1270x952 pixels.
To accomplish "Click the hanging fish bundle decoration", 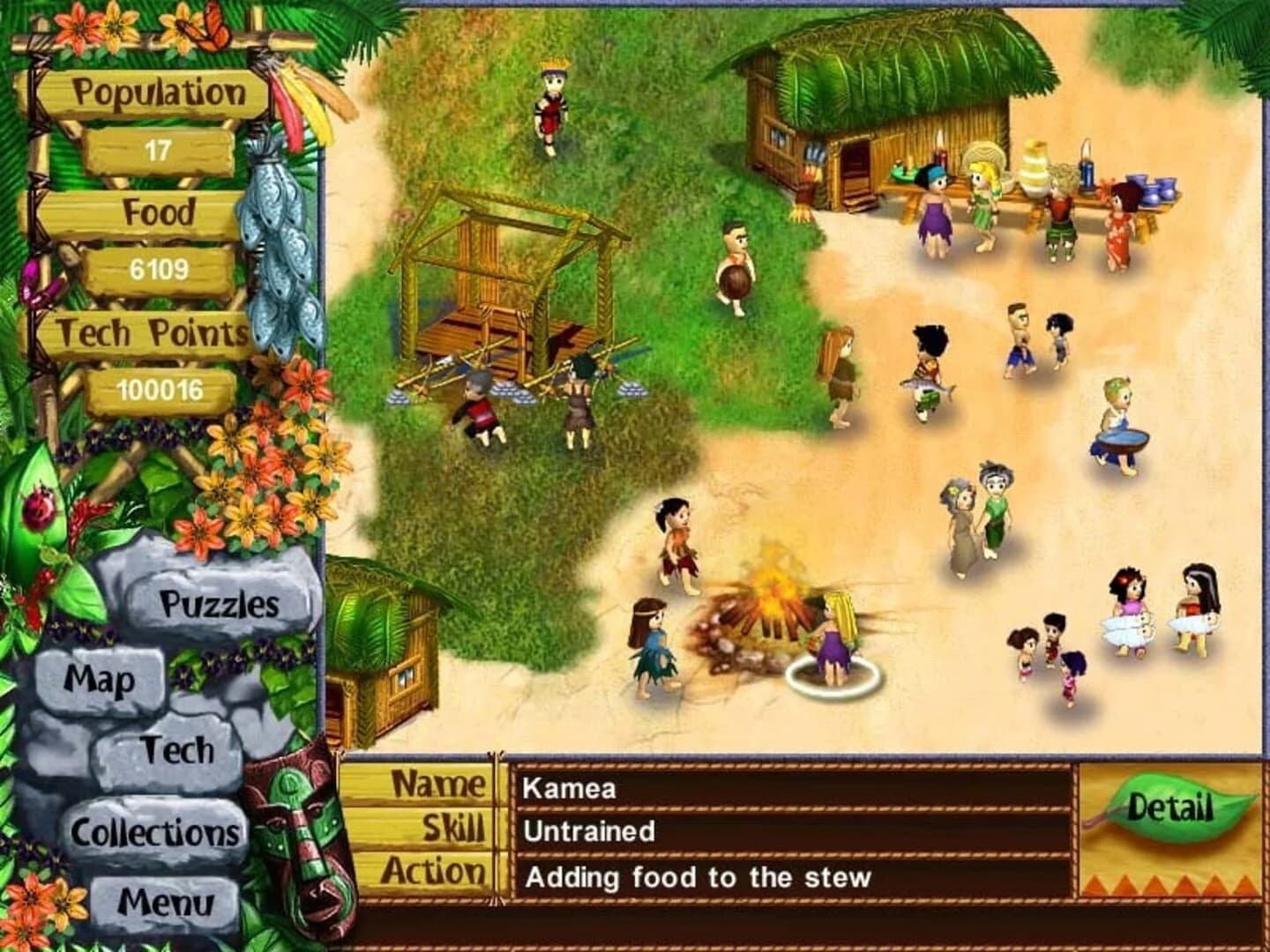I will [x=273, y=247].
